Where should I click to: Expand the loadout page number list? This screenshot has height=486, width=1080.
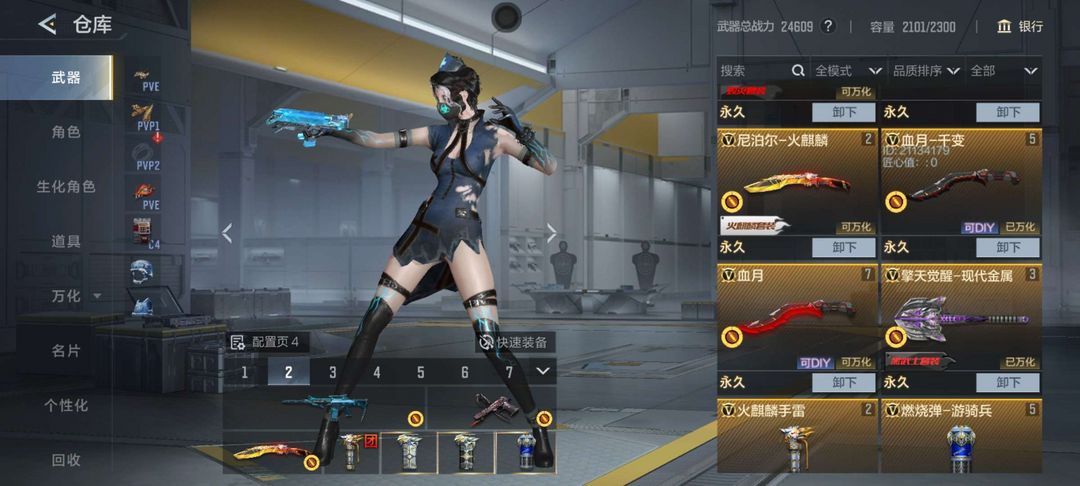click(543, 371)
